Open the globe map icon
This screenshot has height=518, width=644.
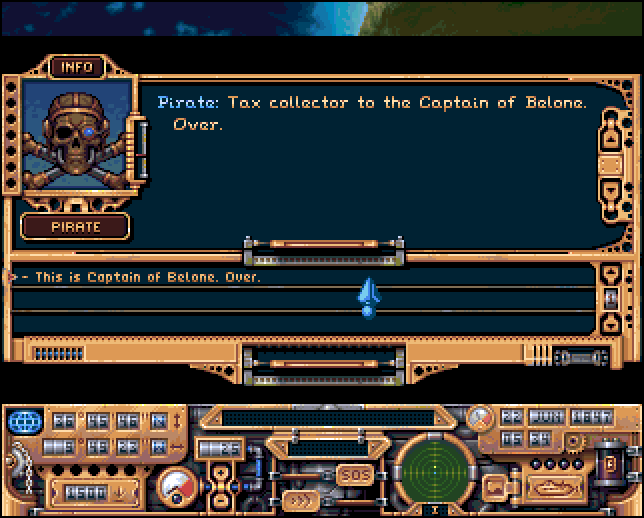22,420
